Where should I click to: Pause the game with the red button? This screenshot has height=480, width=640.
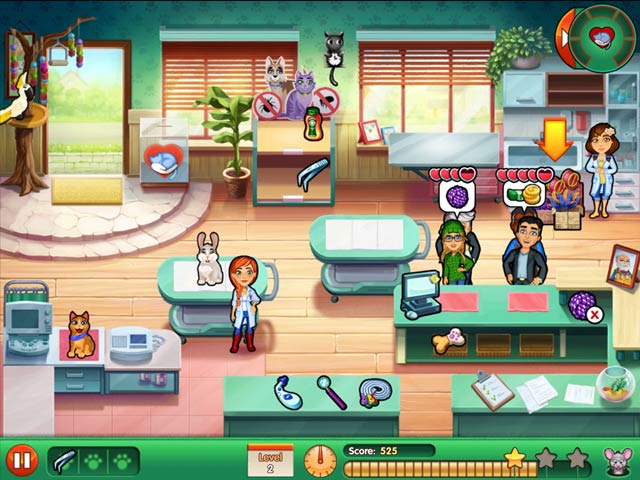pyautogui.click(x=22, y=460)
